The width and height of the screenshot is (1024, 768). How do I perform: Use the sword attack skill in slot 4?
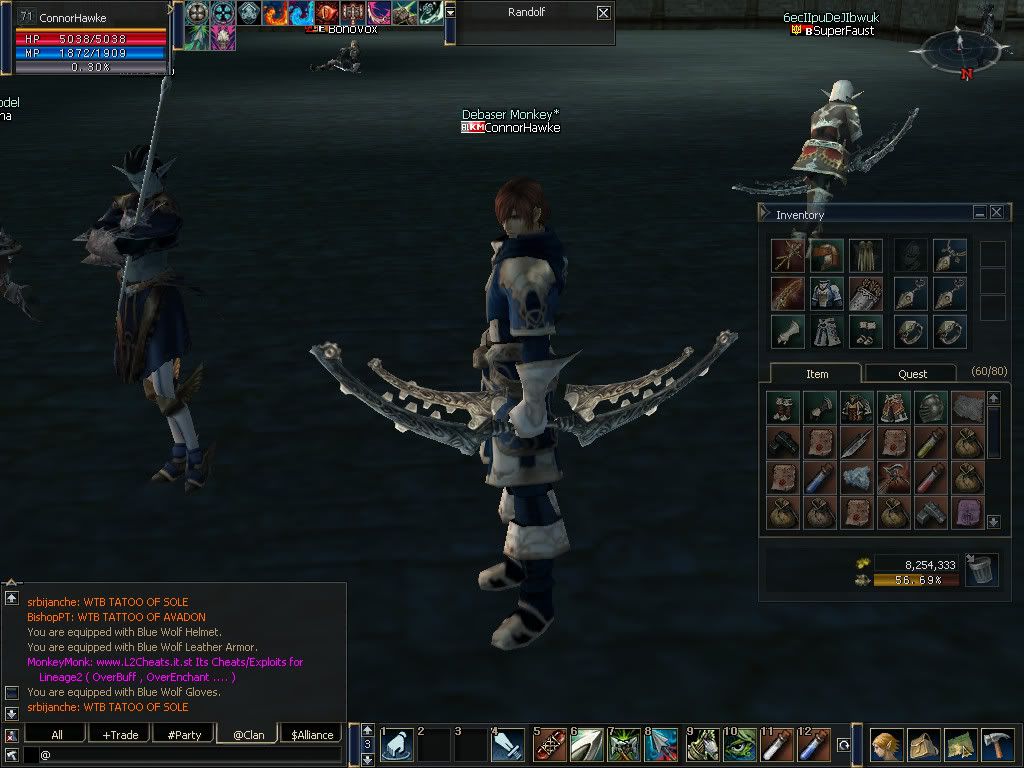[509, 746]
